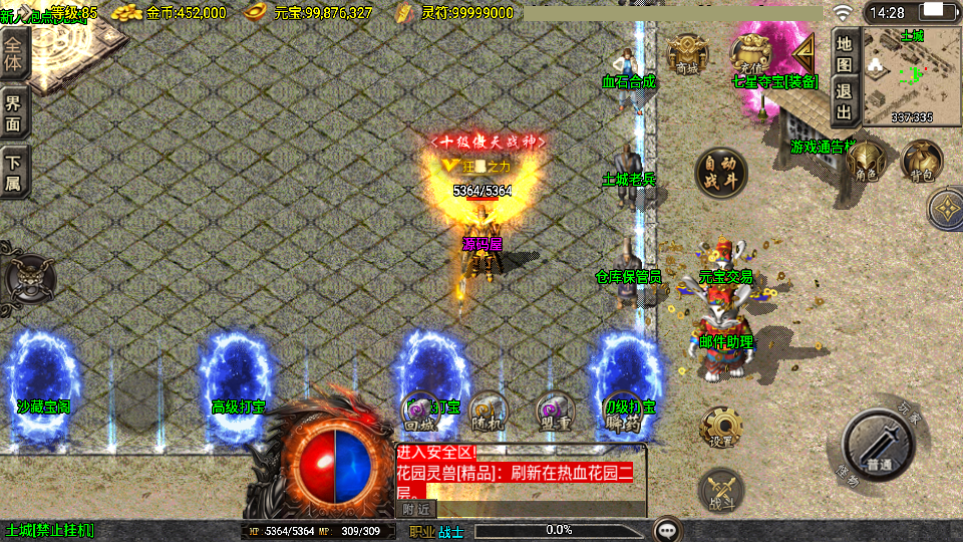Viewport: 963px width, 542px height.
Task: Open the 角色 character helmet icon
Action: tap(866, 162)
